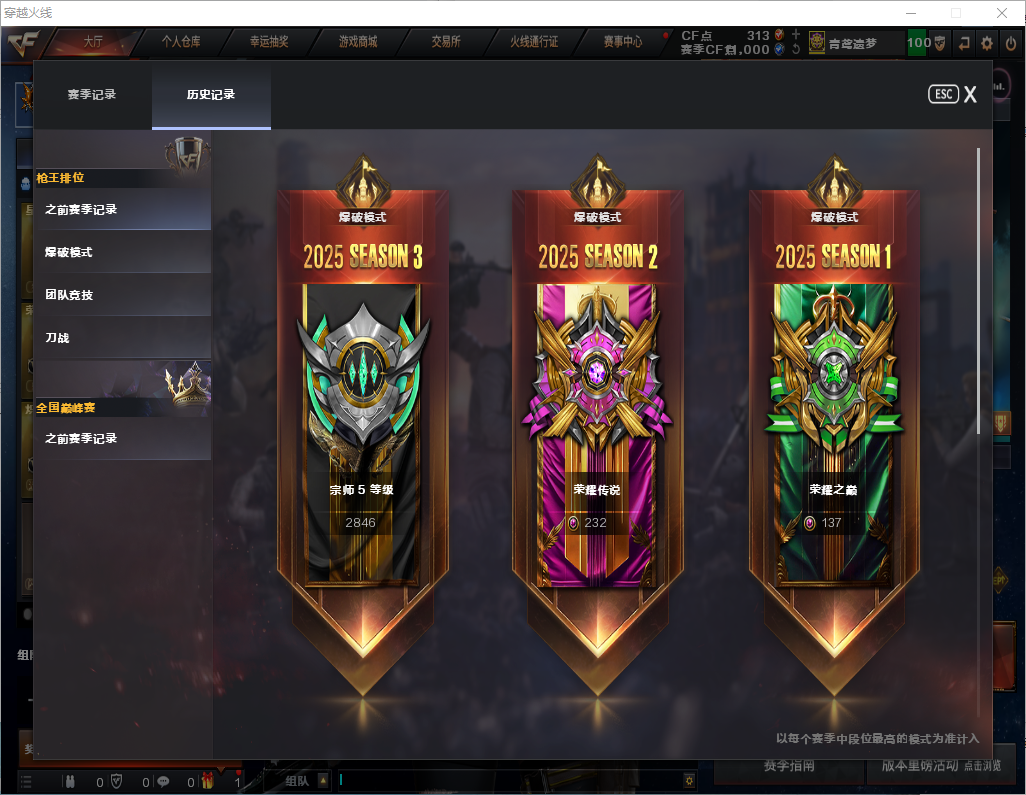Switch to the 赛季记录 tab
This screenshot has height=795, width=1026.
(x=92, y=95)
